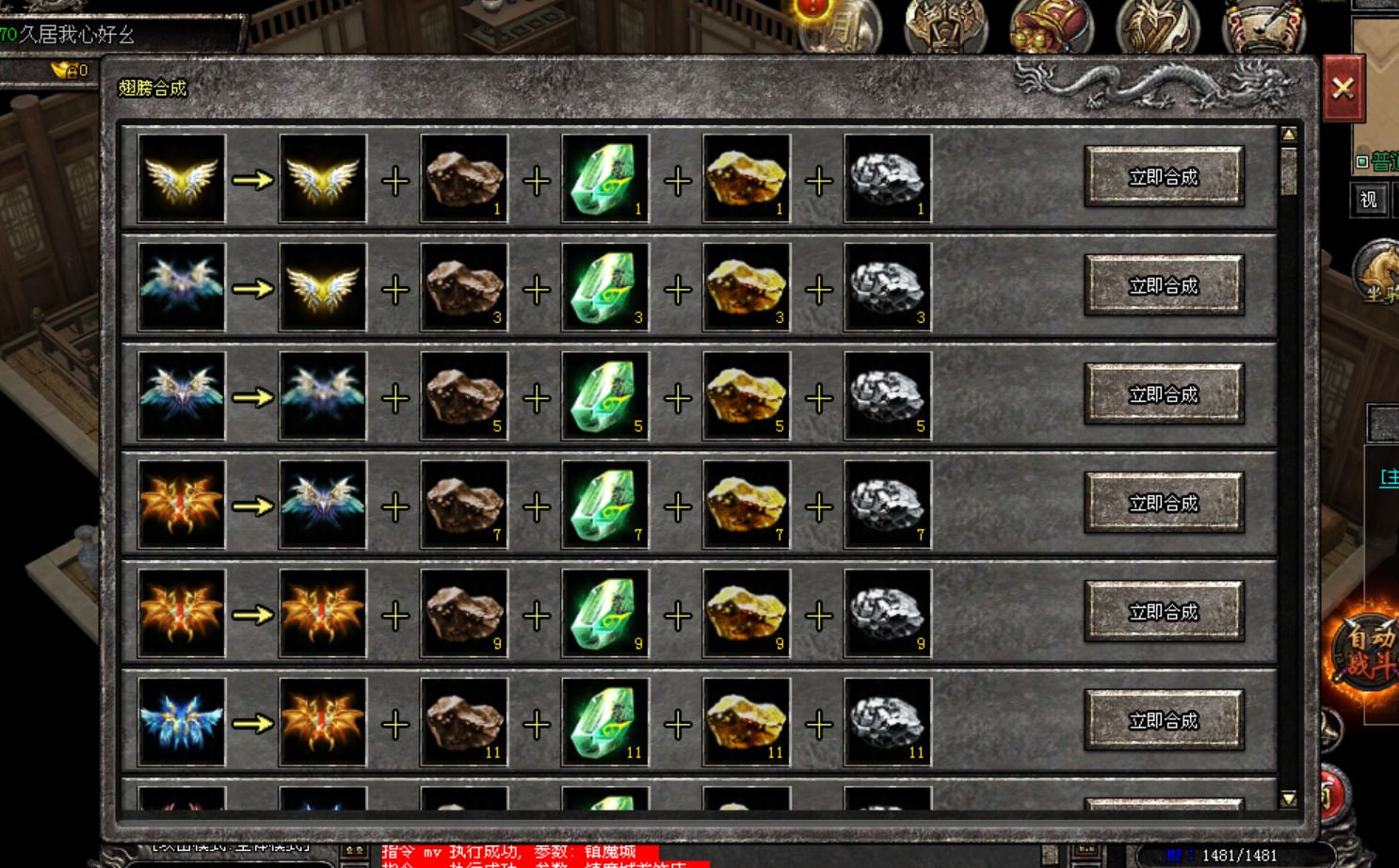Click the recipe list's up arrow
Screen dimensions: 1399x868
coord(1289,135)
